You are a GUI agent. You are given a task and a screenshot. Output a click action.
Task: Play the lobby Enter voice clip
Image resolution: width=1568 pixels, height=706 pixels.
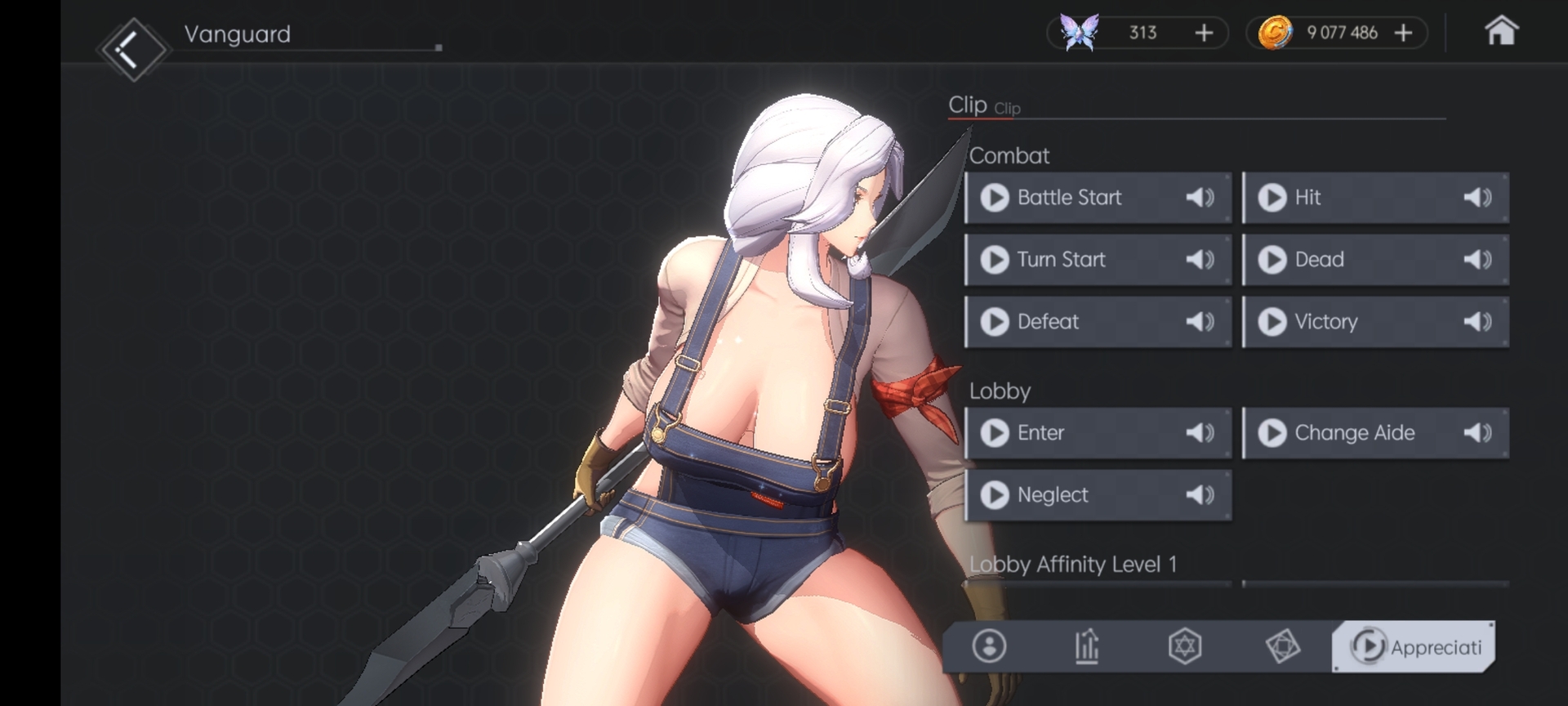995,433
